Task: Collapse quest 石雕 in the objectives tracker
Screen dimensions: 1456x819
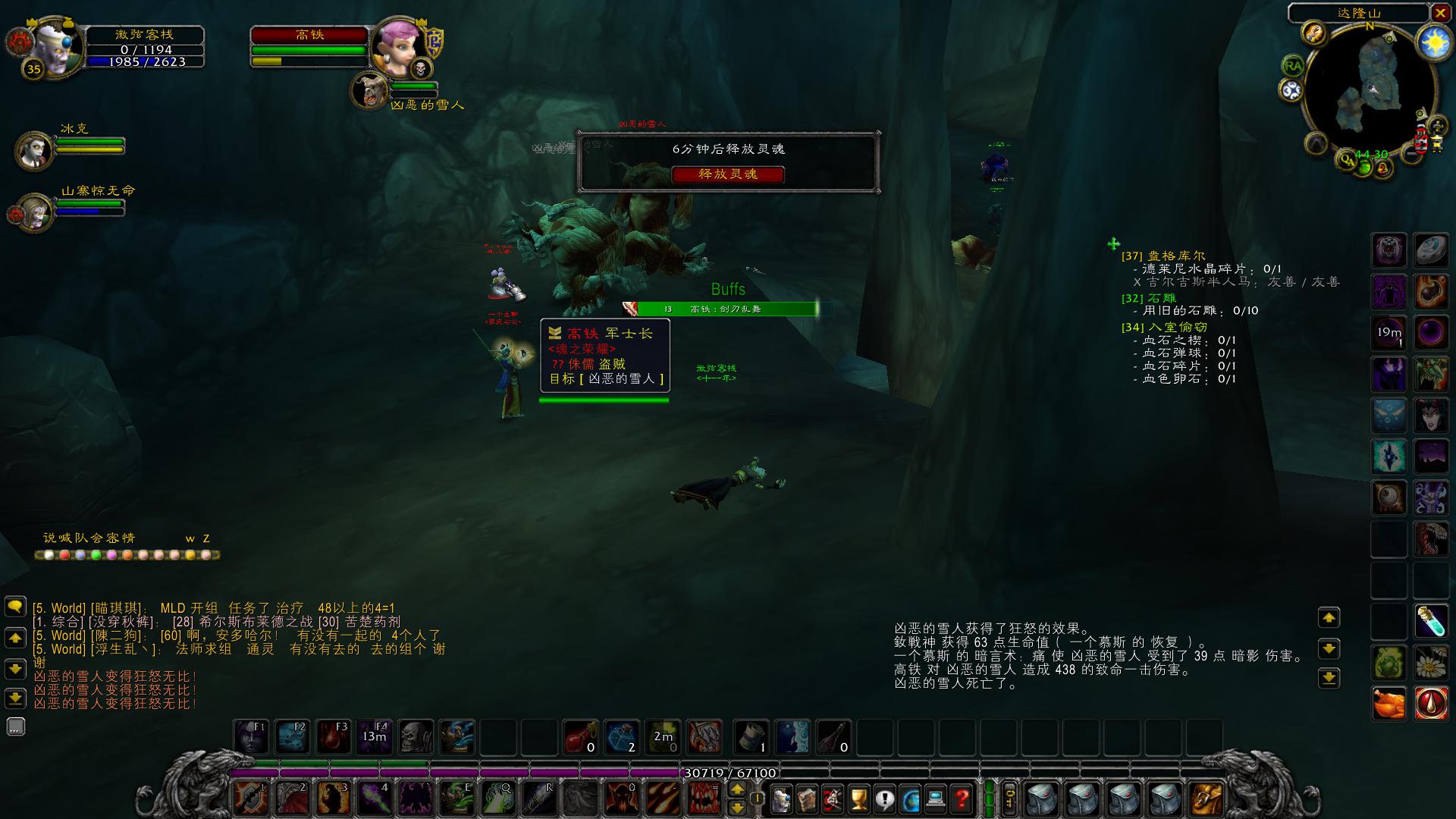Action: click(1150, 299)
